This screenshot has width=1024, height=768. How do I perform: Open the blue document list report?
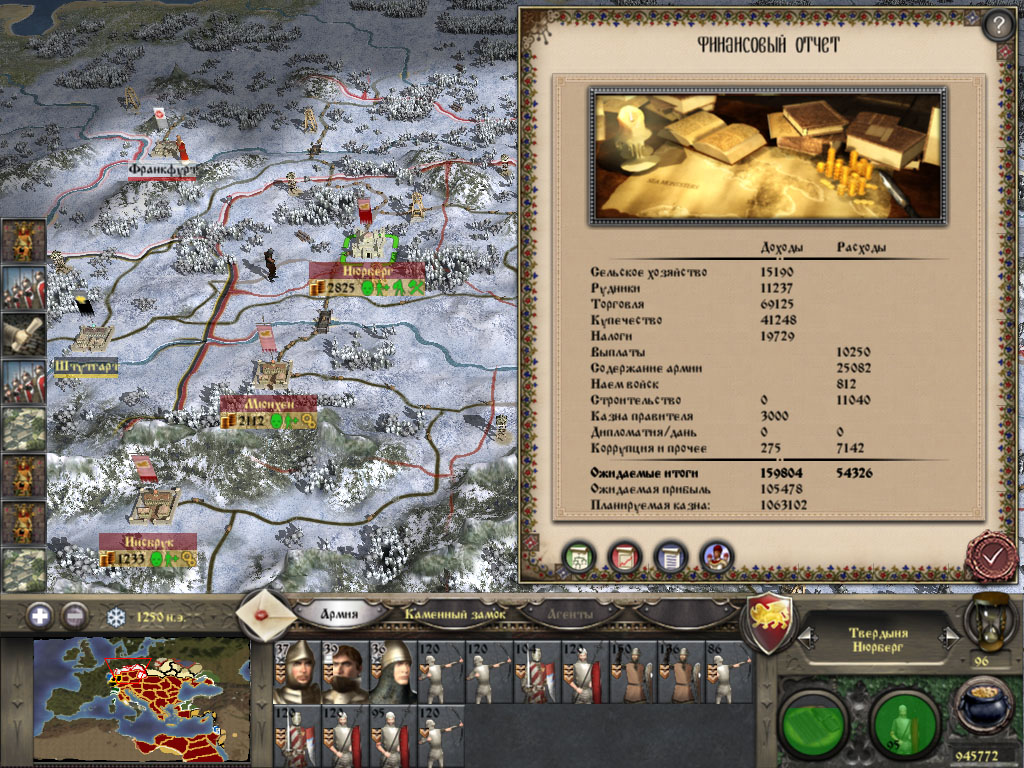[671, 556]
